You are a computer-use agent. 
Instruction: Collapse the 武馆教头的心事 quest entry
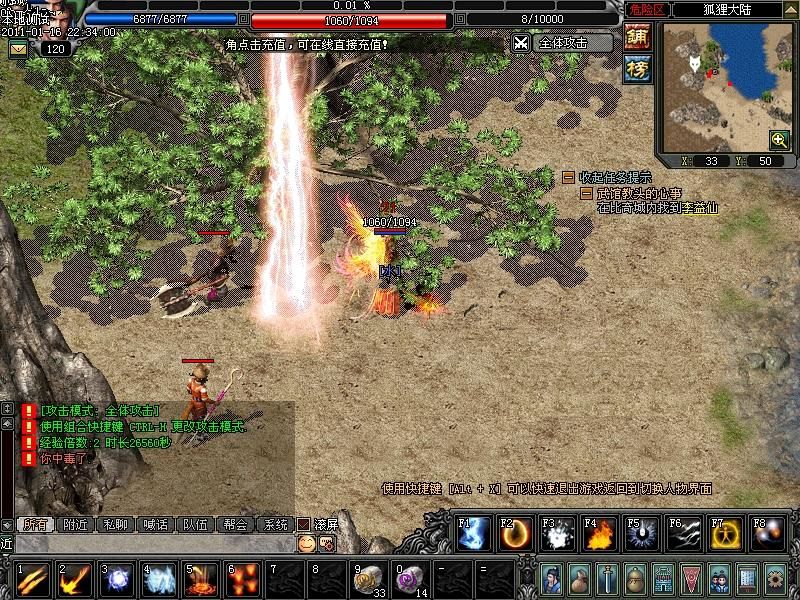(586, 193)
